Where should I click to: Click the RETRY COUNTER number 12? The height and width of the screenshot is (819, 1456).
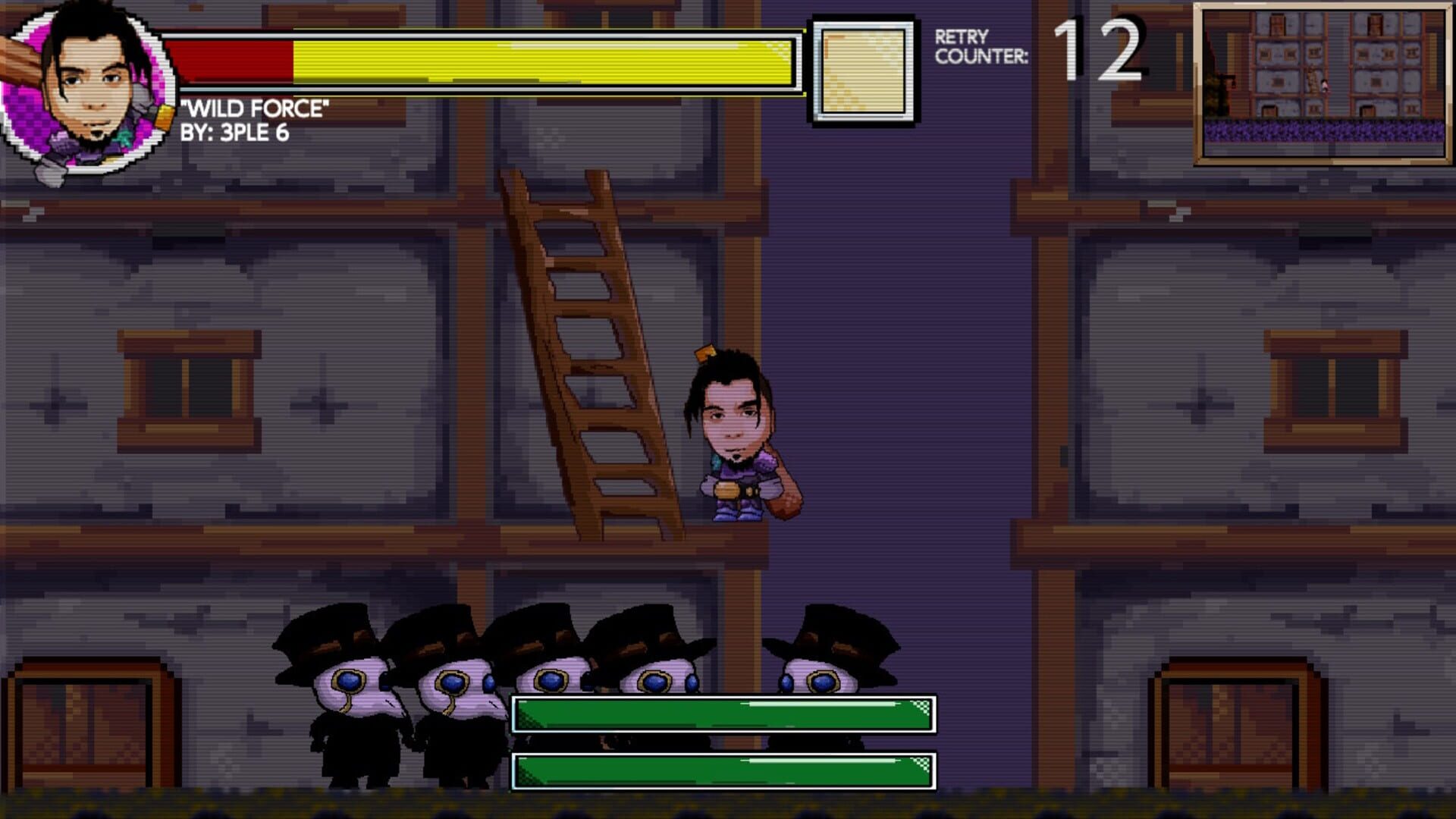coord(1100,49)
